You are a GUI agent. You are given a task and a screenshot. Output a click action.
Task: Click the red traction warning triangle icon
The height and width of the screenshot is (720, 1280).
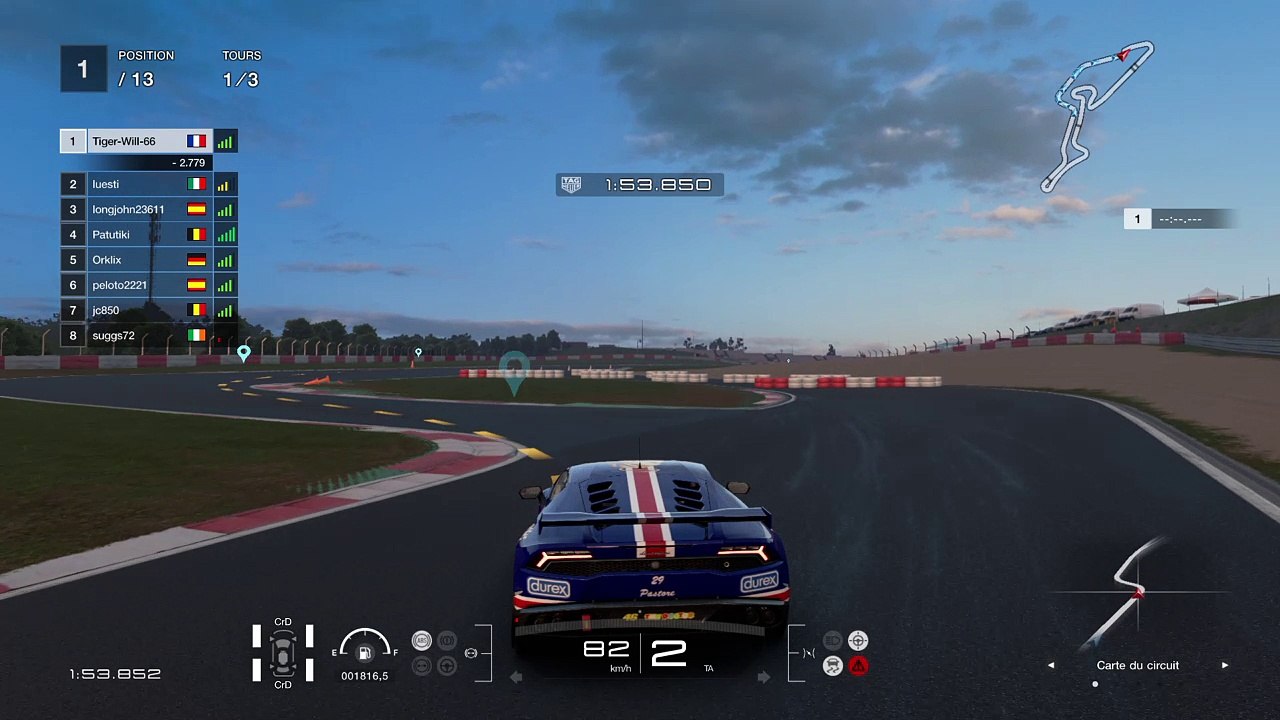(858, 666)
